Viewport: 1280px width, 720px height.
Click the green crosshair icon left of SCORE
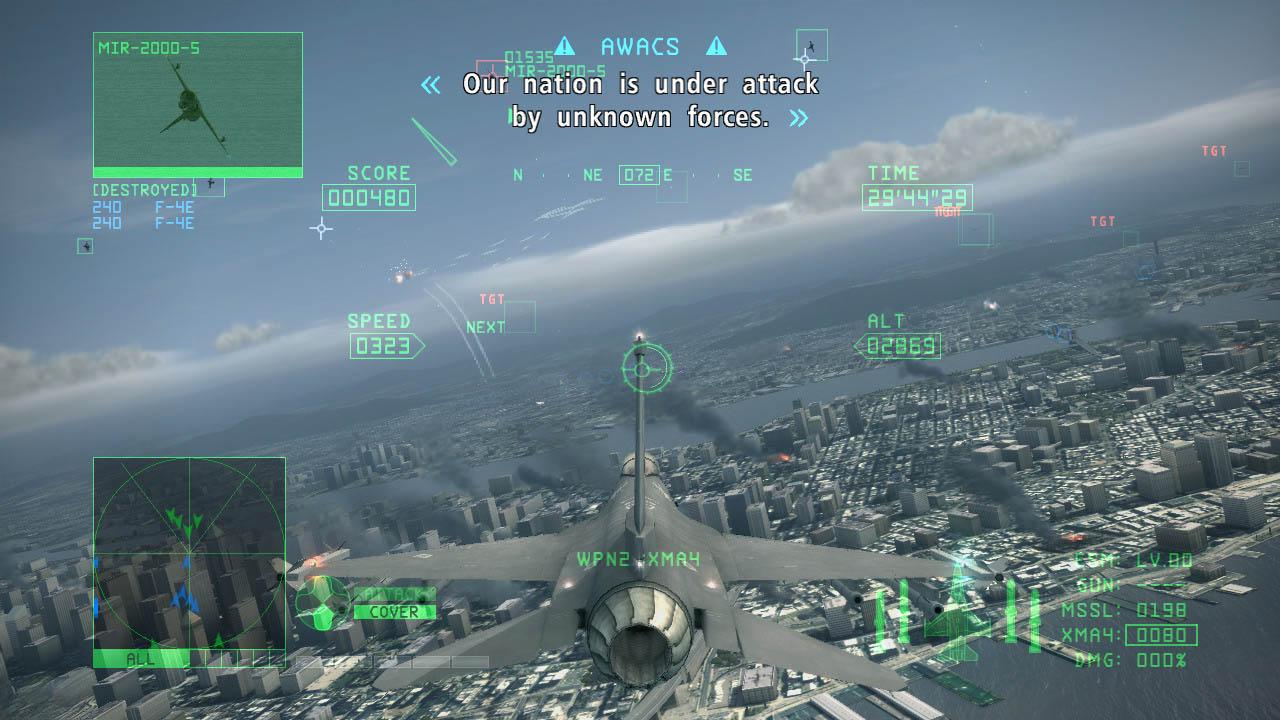[320, 229]
